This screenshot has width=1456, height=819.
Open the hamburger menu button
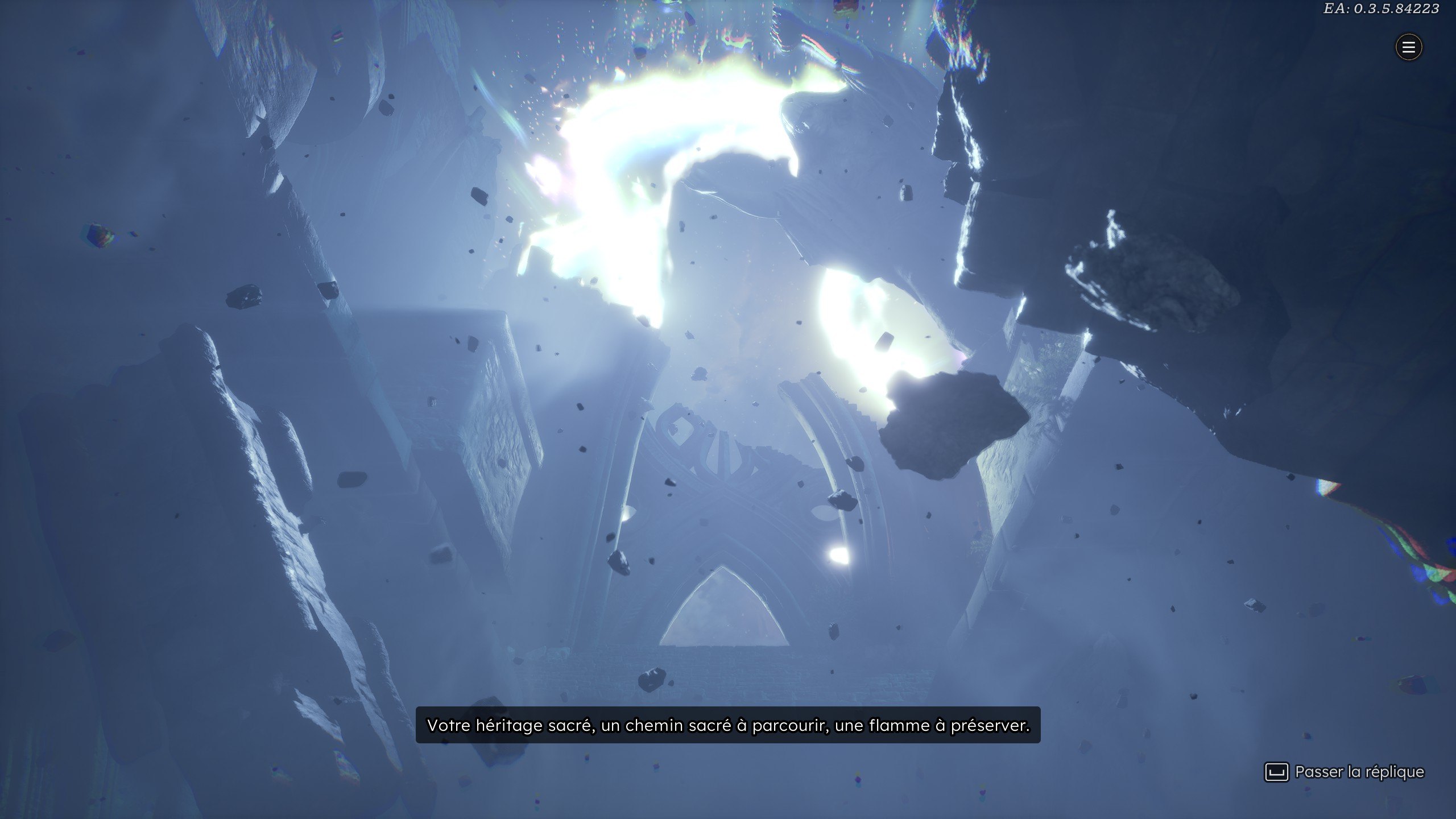tap(1408, 47)
